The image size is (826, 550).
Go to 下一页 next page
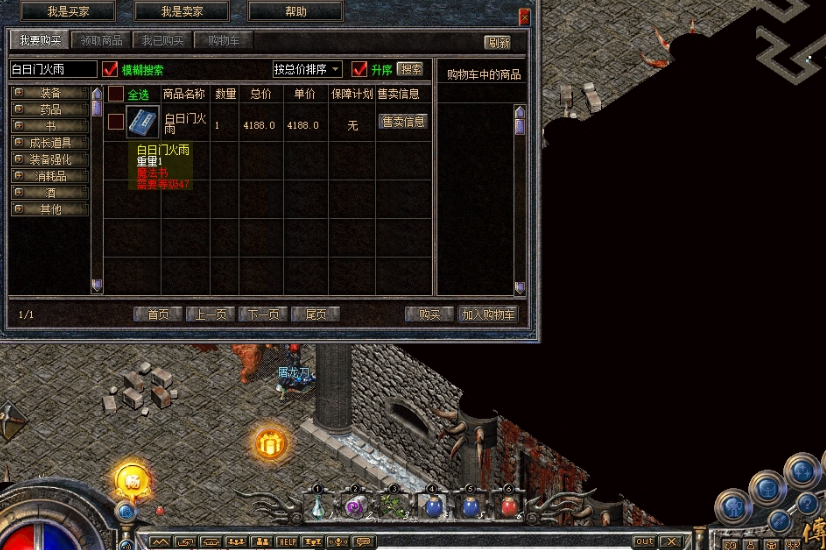[x=263, y=314]
